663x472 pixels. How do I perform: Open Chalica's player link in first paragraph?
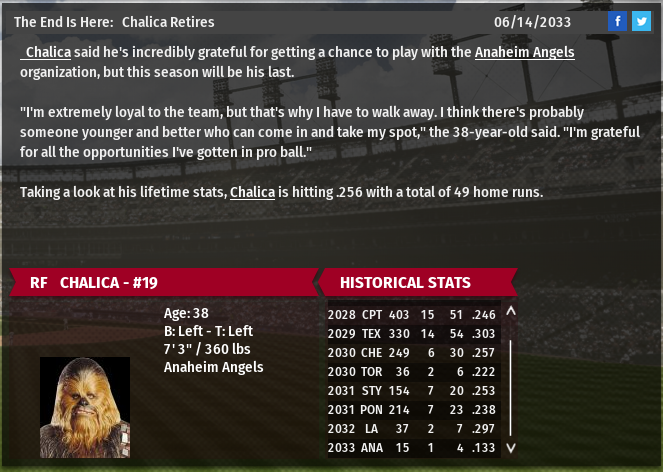(x=48, y=51)
